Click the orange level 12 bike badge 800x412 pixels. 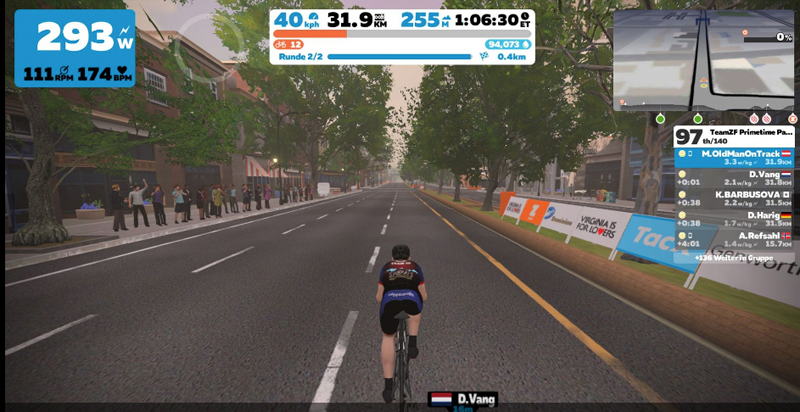tap(288, 44)
